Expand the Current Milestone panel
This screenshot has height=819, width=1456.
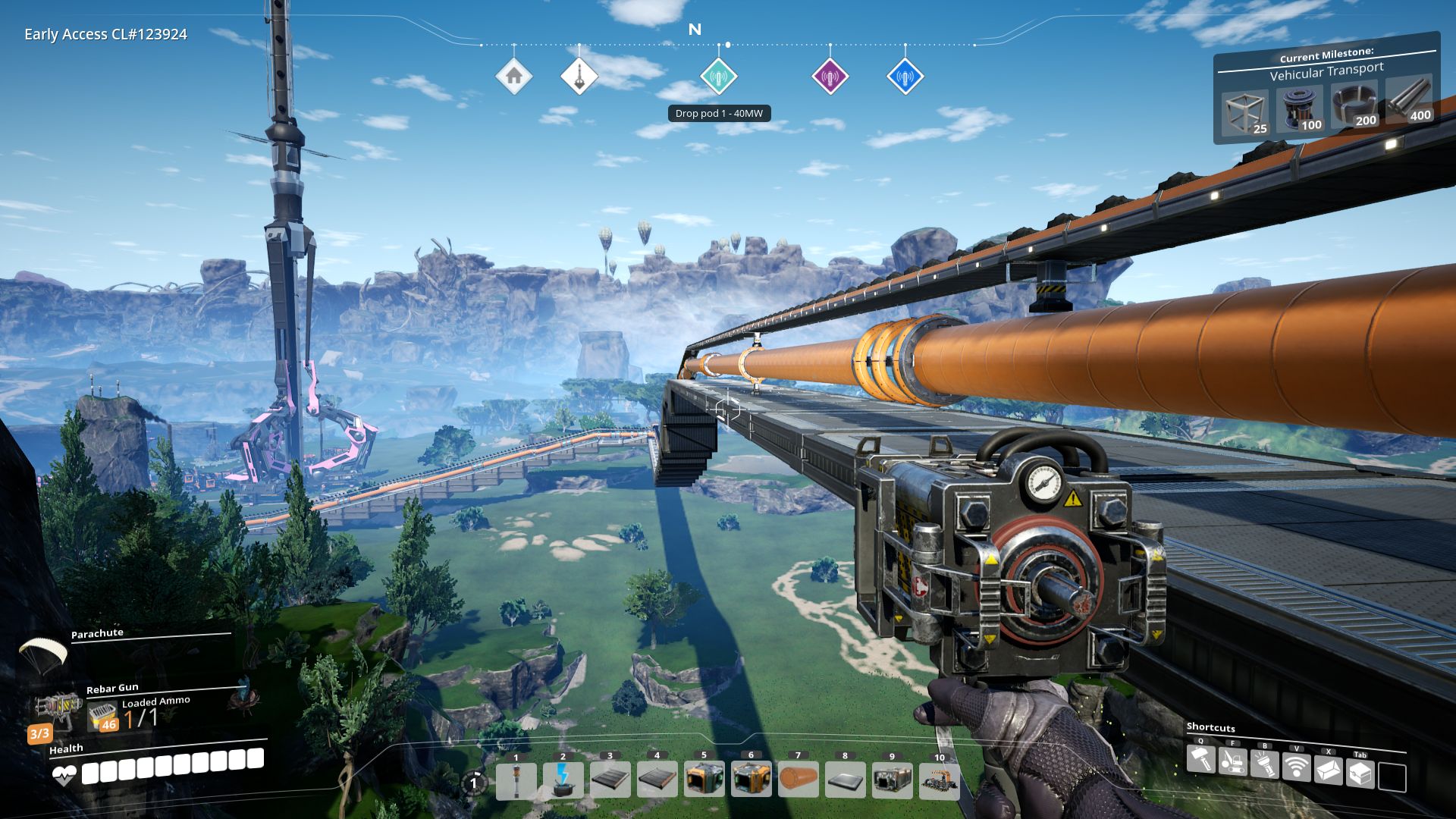point(1326,55)
